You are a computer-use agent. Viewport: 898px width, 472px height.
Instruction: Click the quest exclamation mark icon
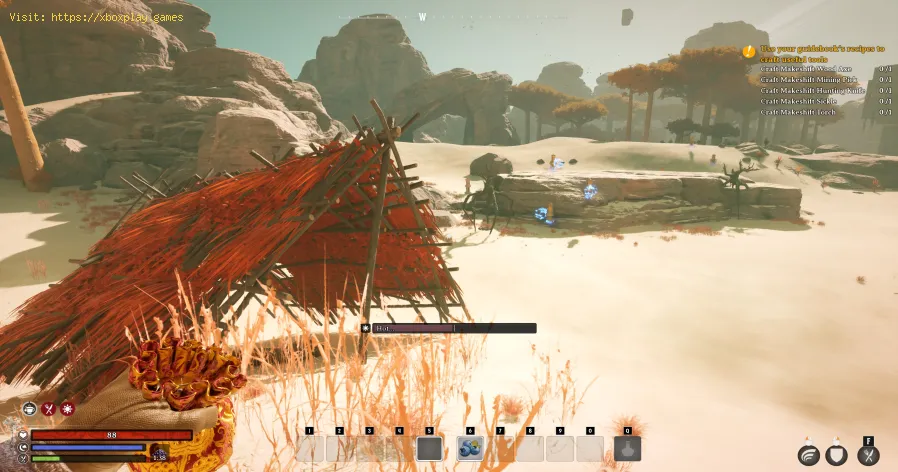[x=748, y=49]
